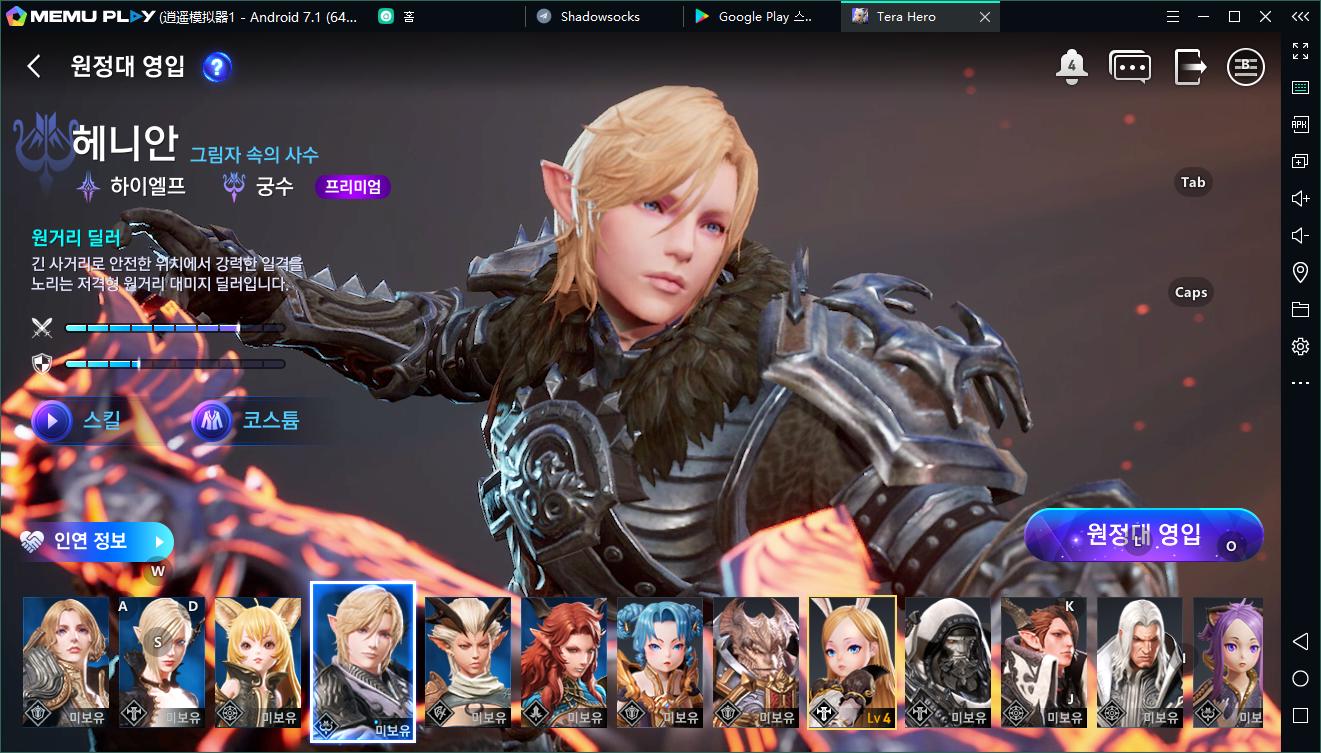This screenshot has height=753, width=1321.
Task: Open the chat speech bubble
Action: [1130, 67]
